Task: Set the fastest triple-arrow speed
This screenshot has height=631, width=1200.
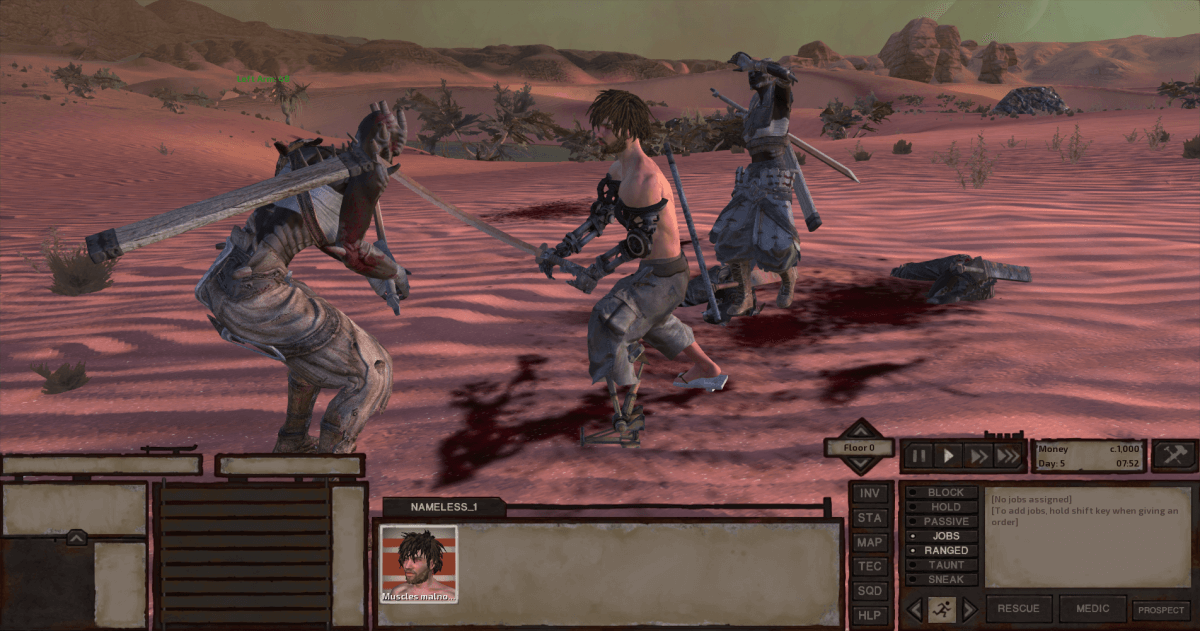Action: point(1008,457)
